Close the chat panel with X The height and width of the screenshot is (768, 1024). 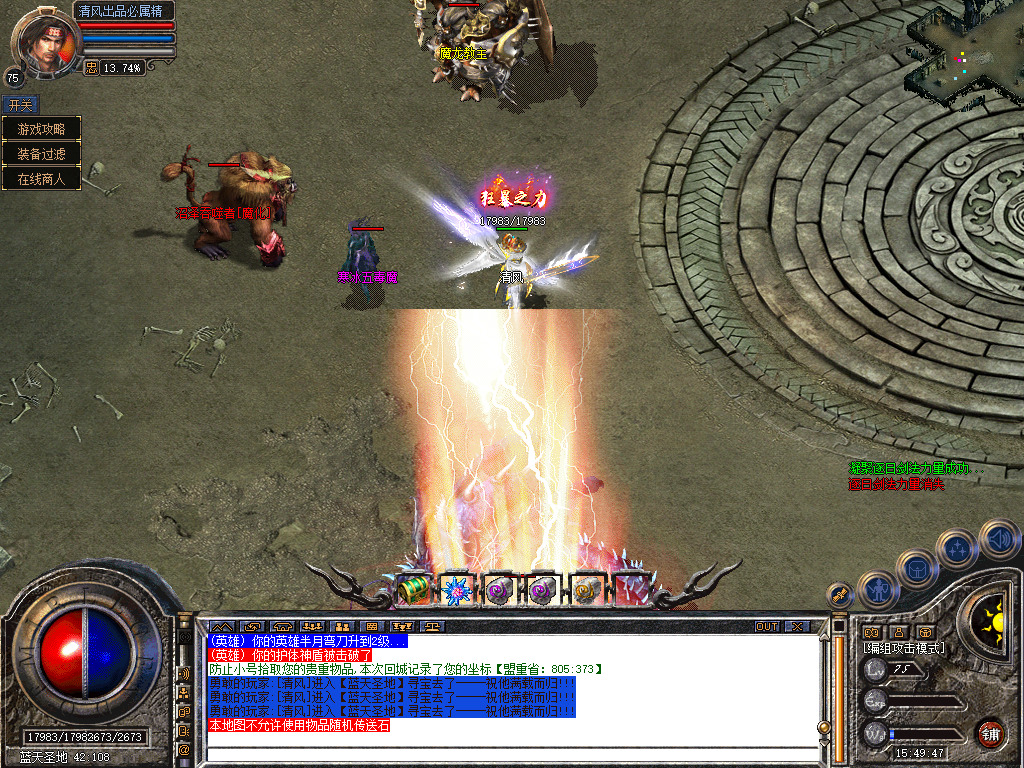[x=796, y=627]
